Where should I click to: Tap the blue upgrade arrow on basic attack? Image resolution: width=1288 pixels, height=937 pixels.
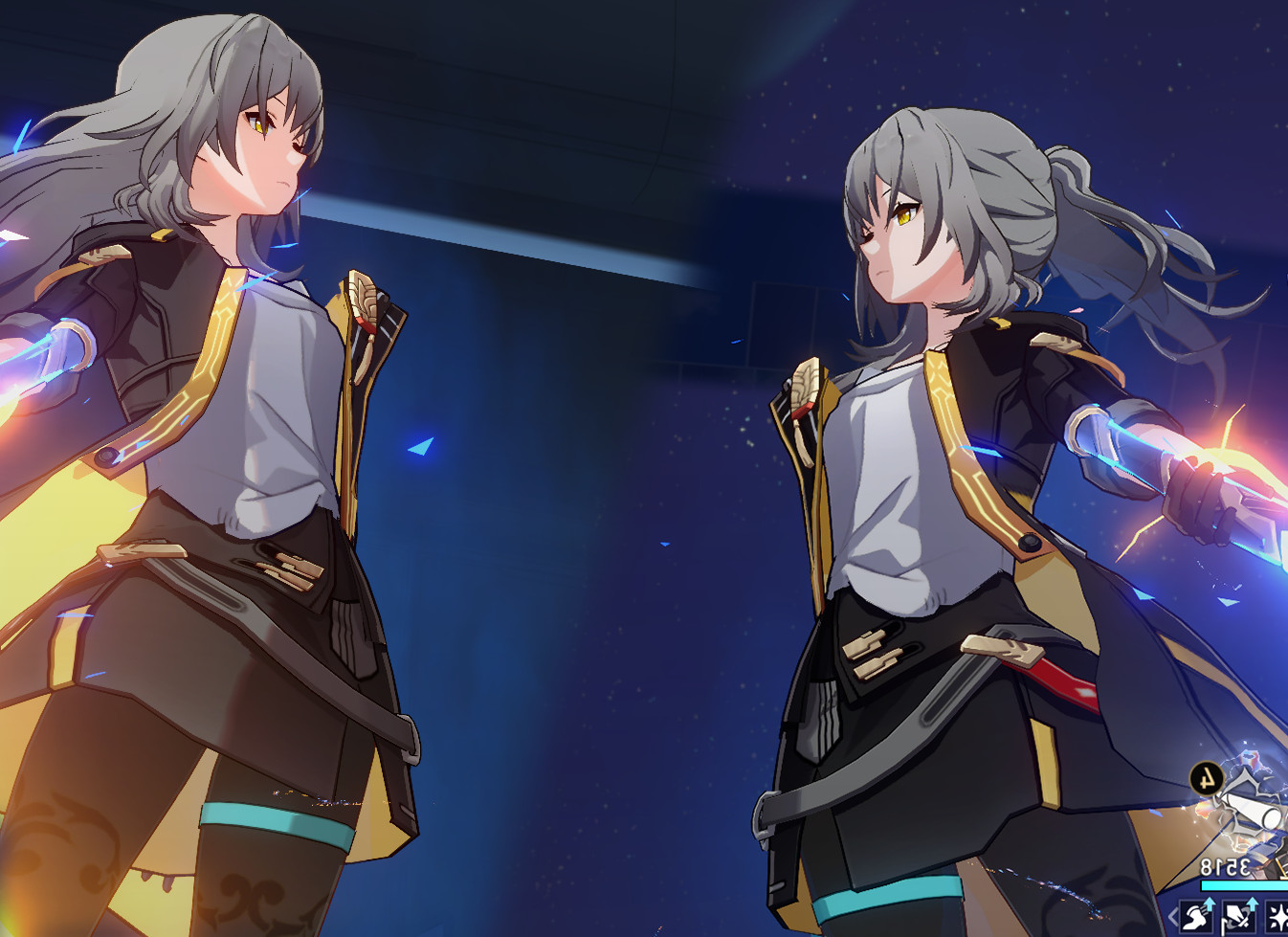[1210, 904]
